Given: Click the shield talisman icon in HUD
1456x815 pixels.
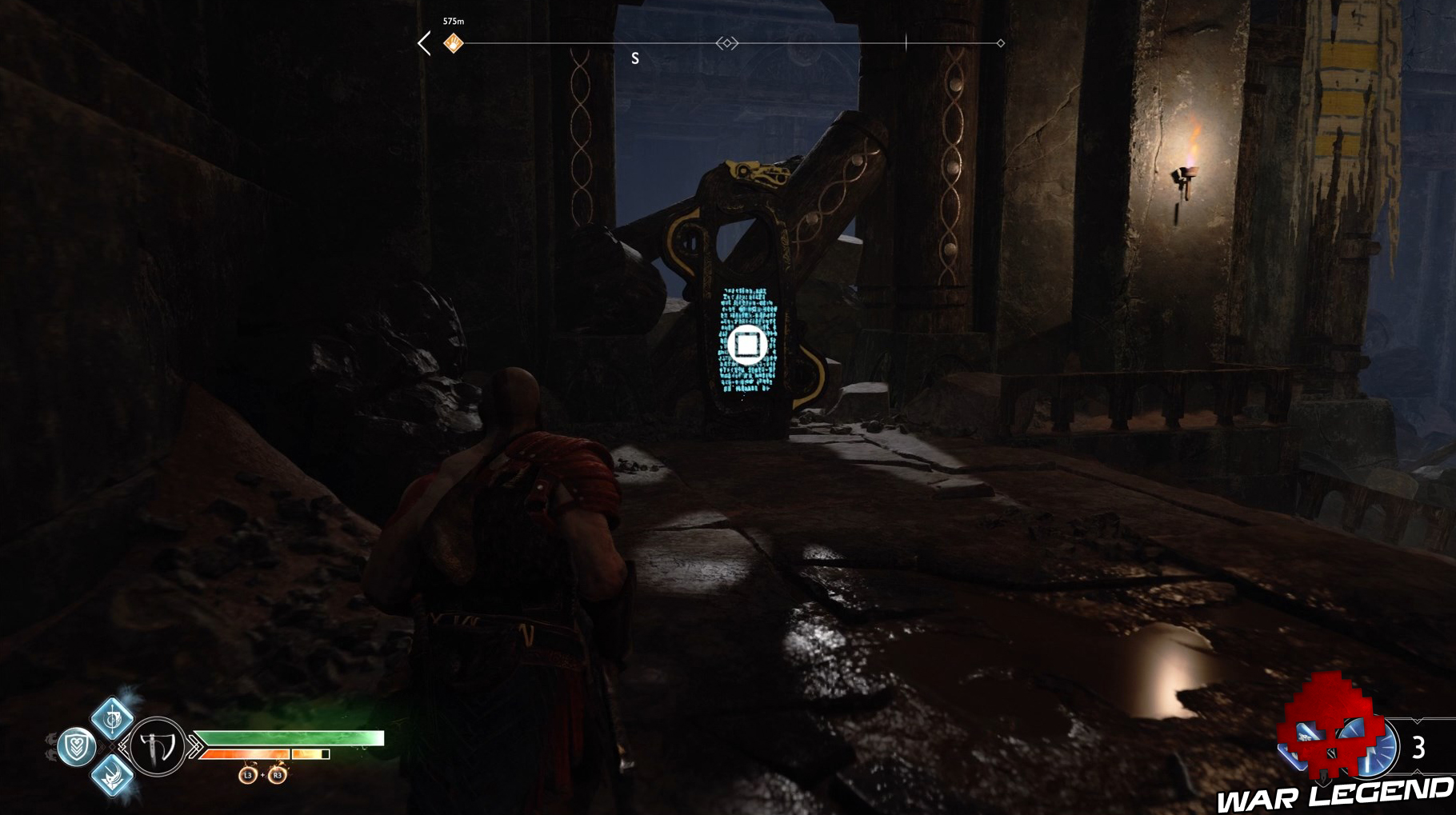Looking at the screenshot, I should coord(77,745).
